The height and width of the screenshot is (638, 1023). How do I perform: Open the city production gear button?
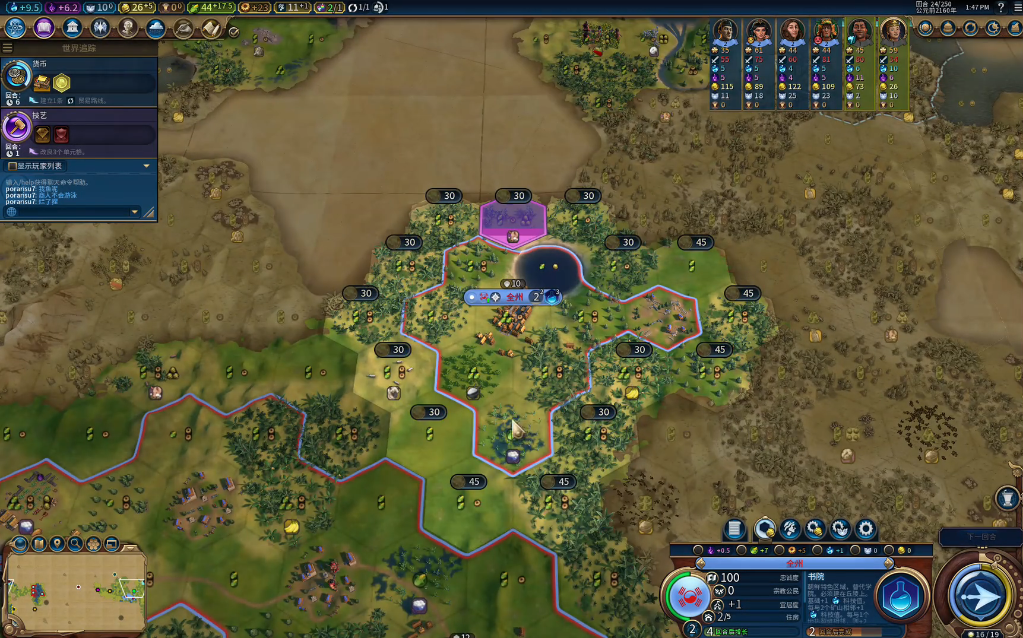coord(866,529)
